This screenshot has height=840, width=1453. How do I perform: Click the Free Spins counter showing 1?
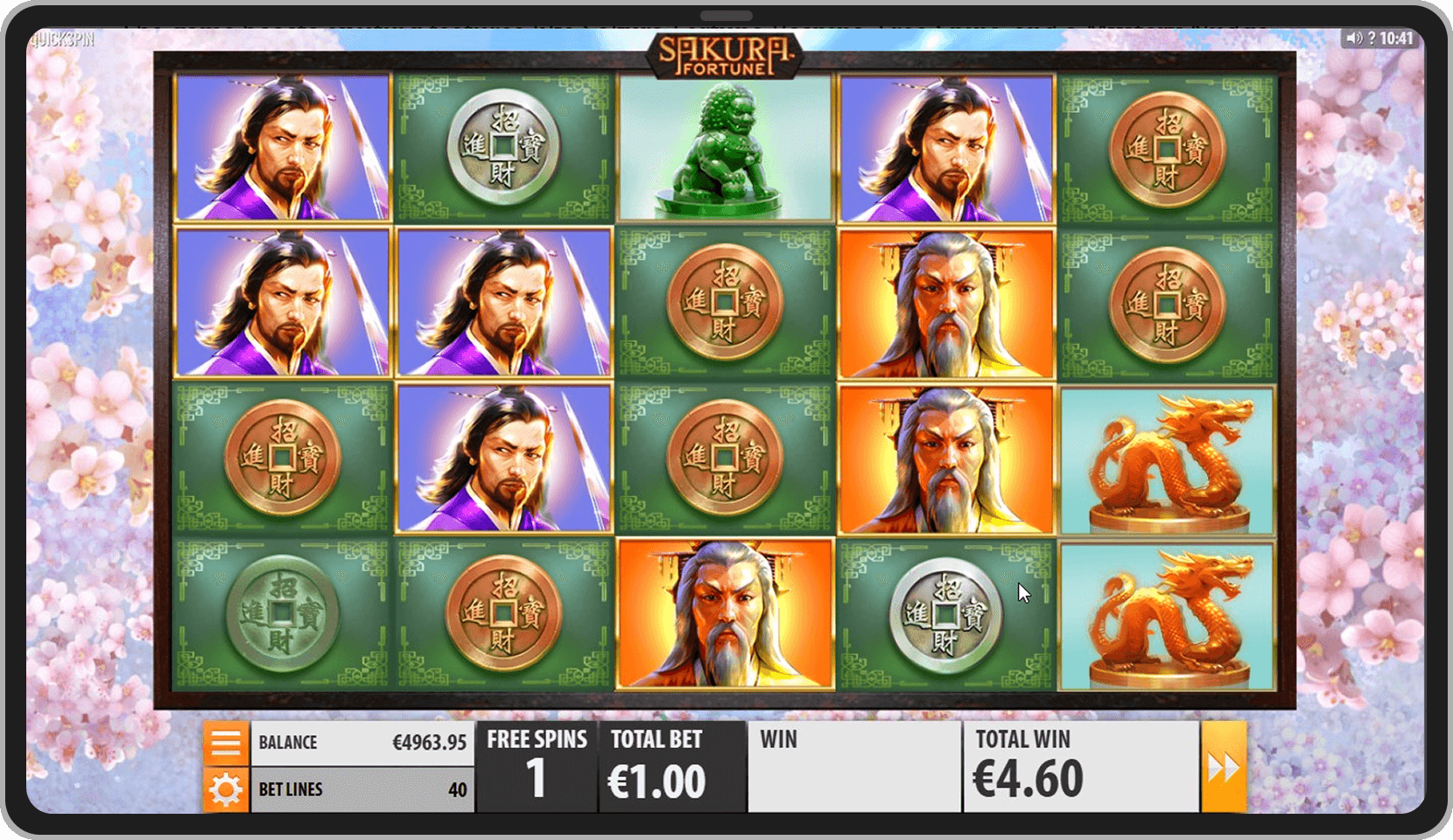click(x=537, y=765)
